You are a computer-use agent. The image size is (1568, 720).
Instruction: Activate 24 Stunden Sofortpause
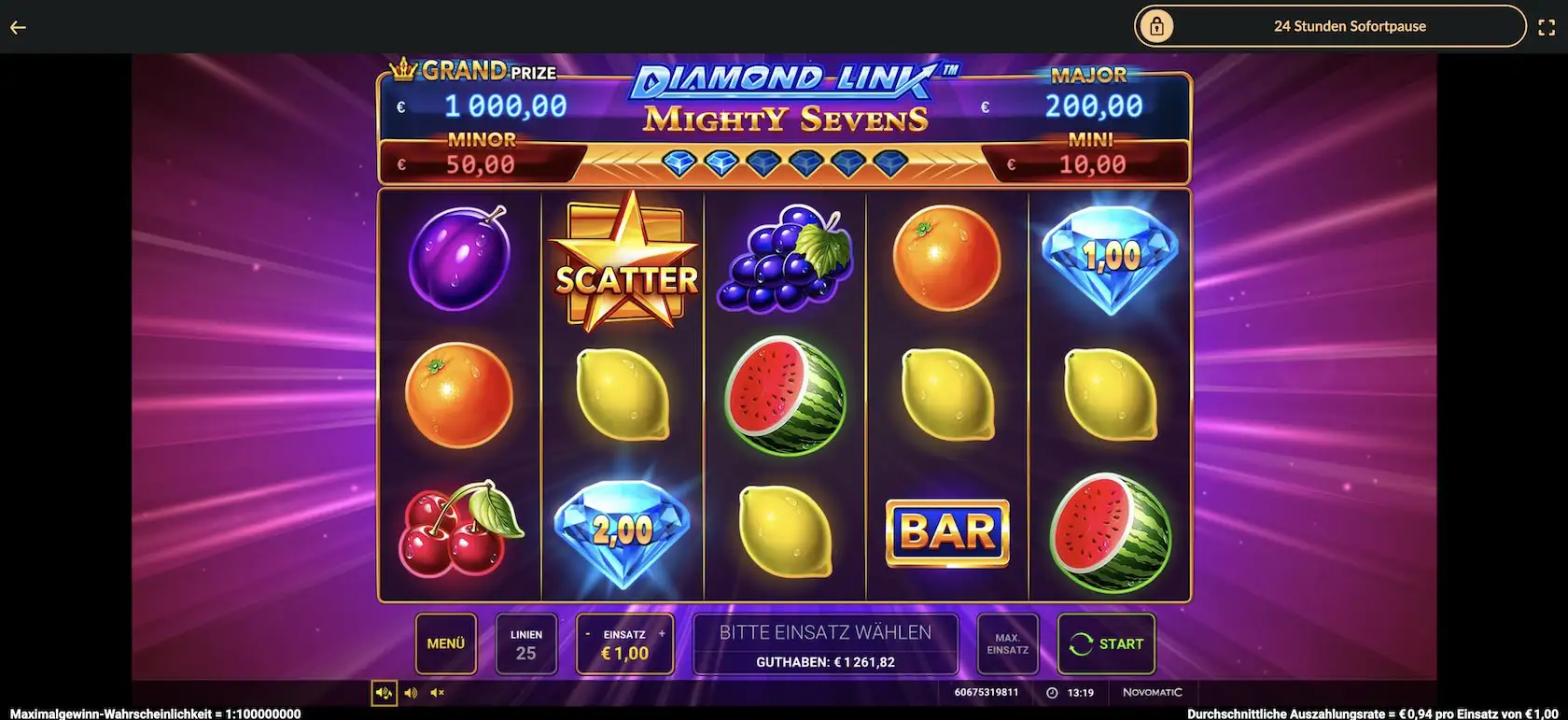click(x=1350, y=26)
